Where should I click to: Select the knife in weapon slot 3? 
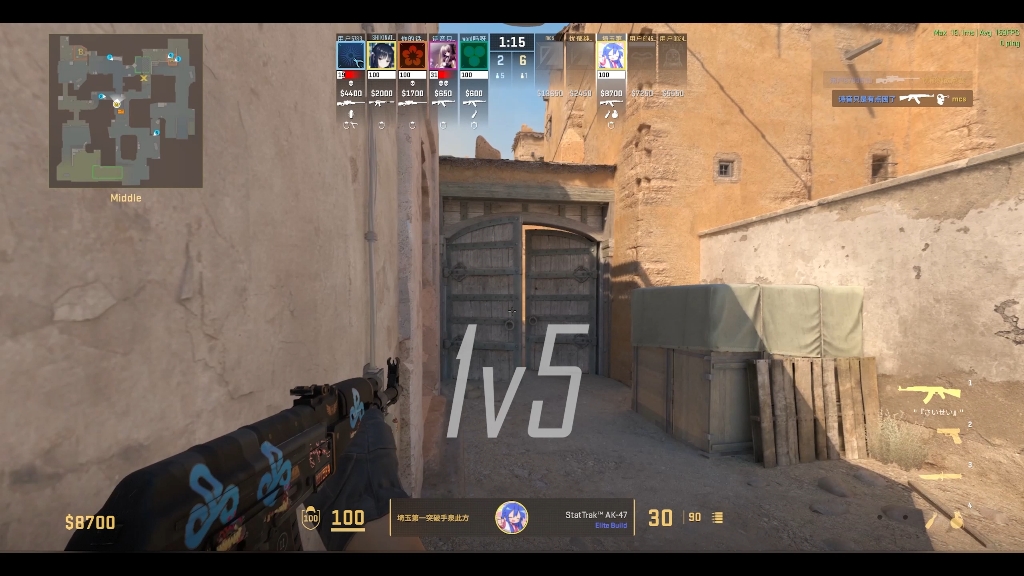point(940,476)
